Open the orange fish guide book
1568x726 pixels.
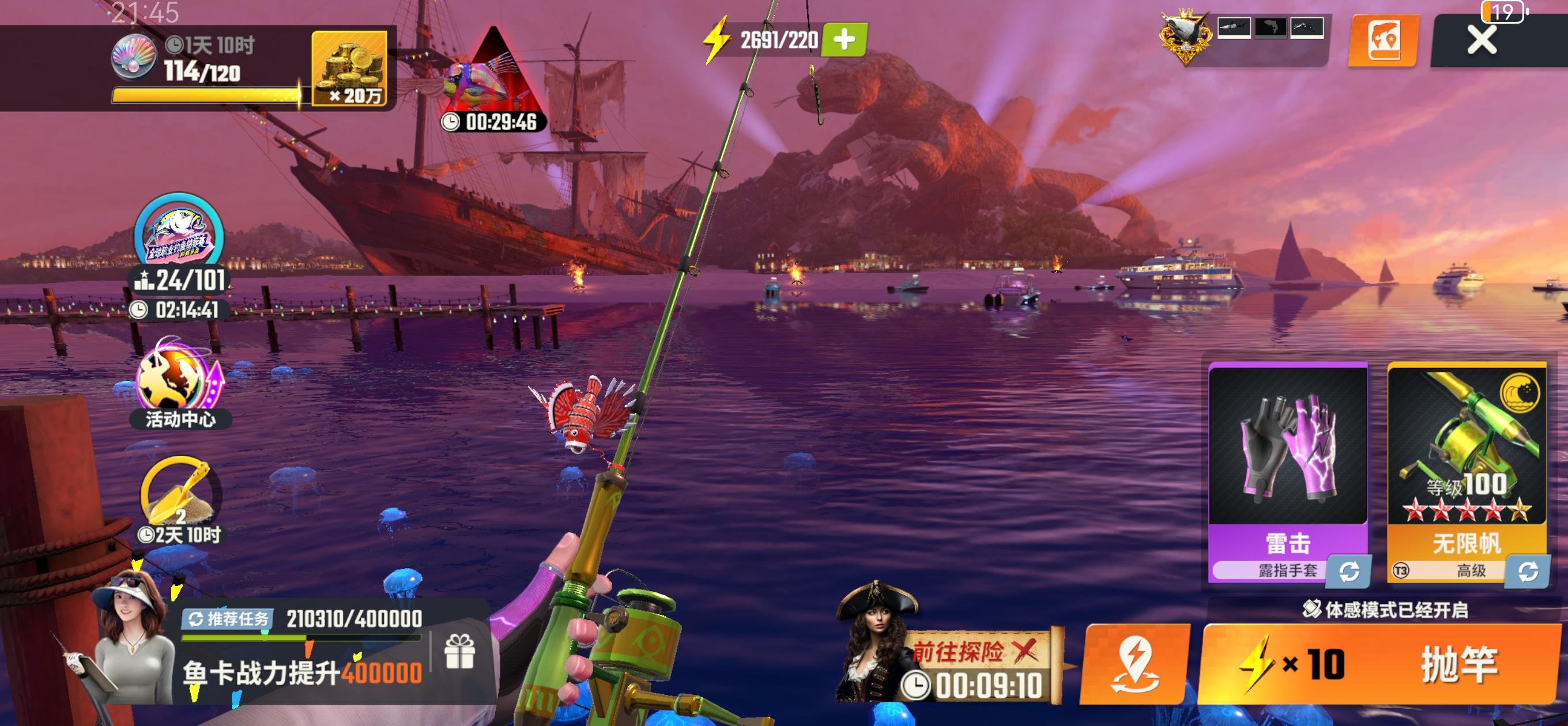[x=1384, y=41]
